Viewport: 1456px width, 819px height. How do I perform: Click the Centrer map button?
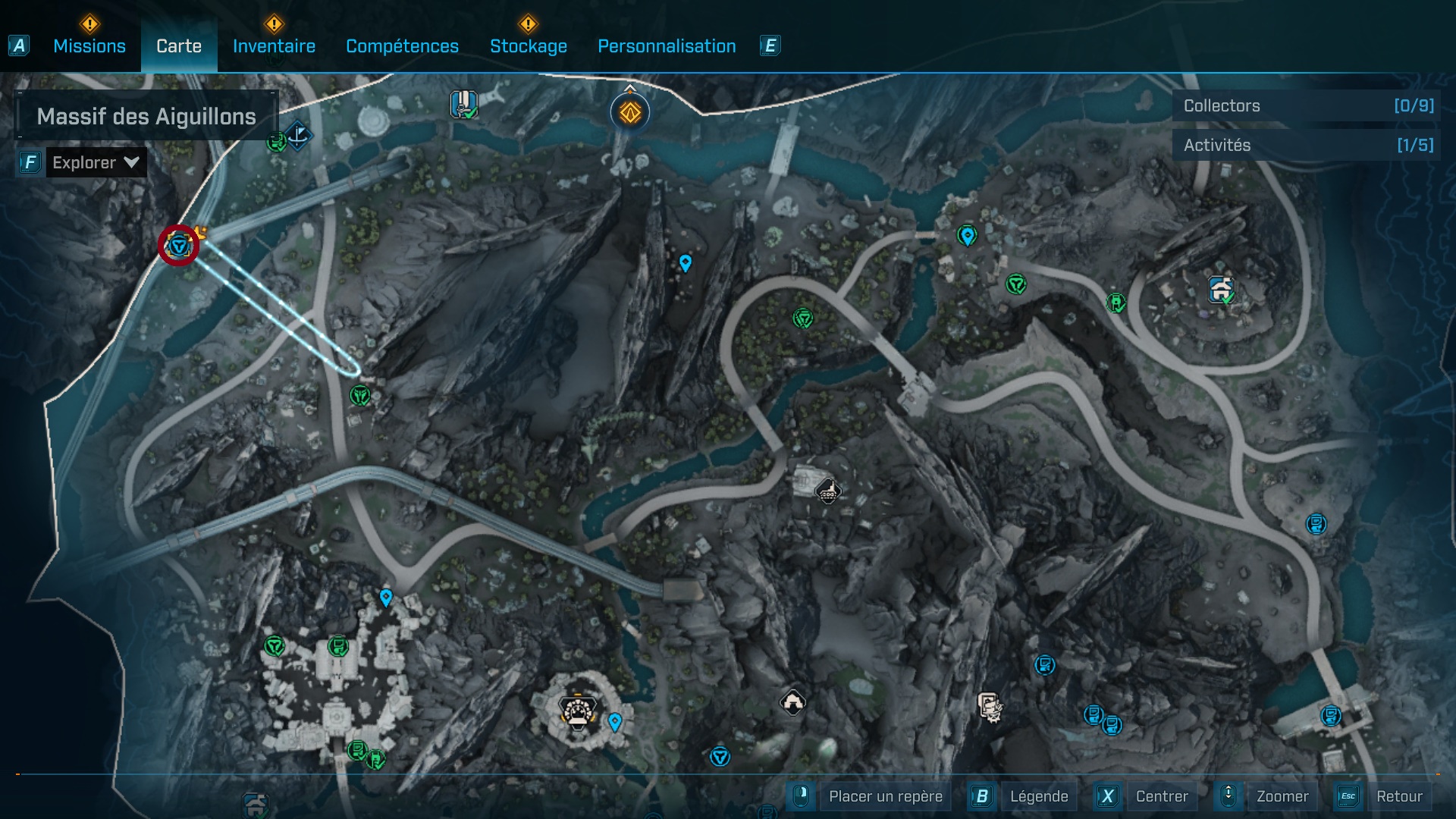1161,796
